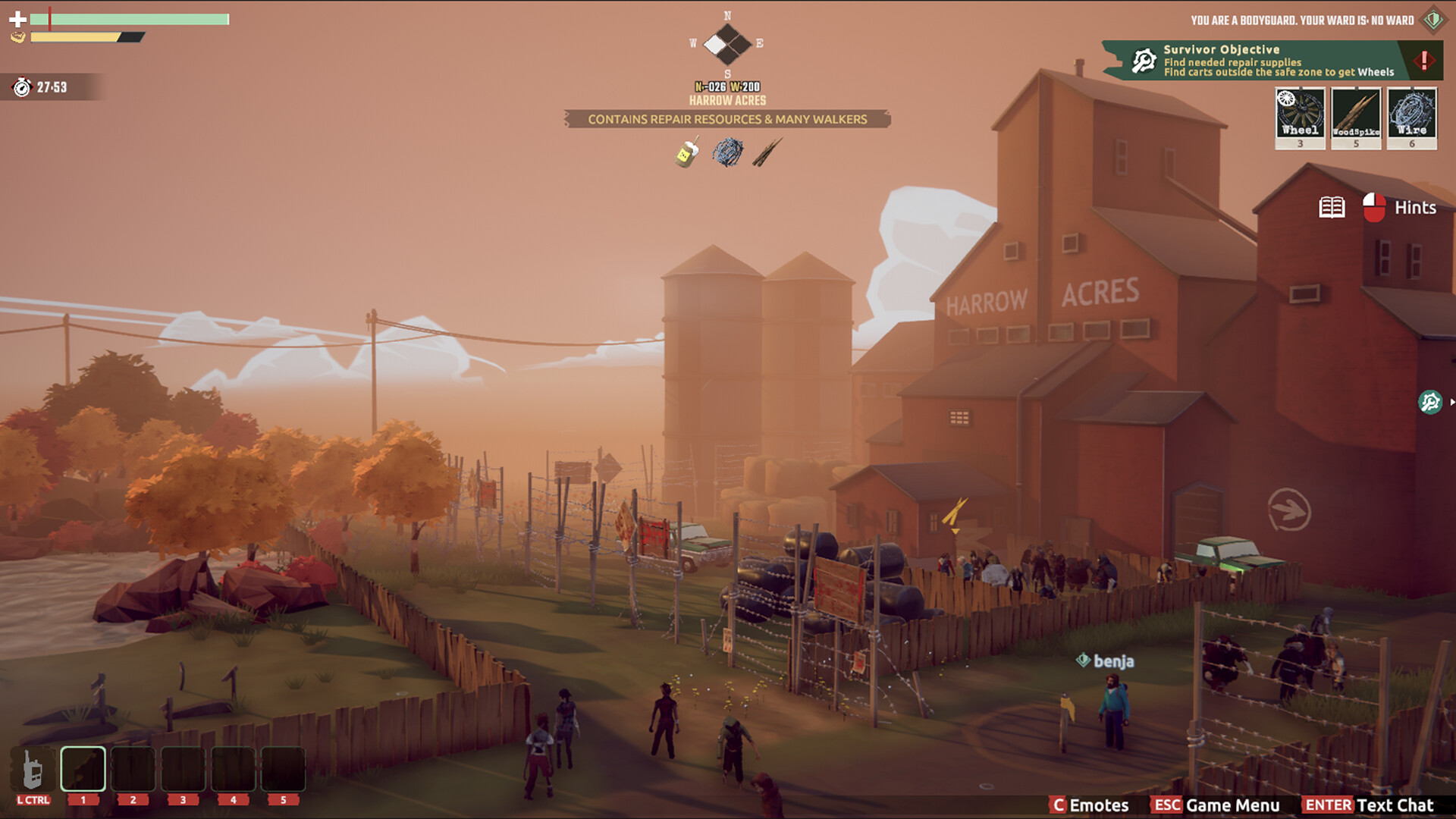Click the wrench objective marker on right edge
Image resolution: width=1456 pixels, height=819 pixels.
(x=1430, y=402)
